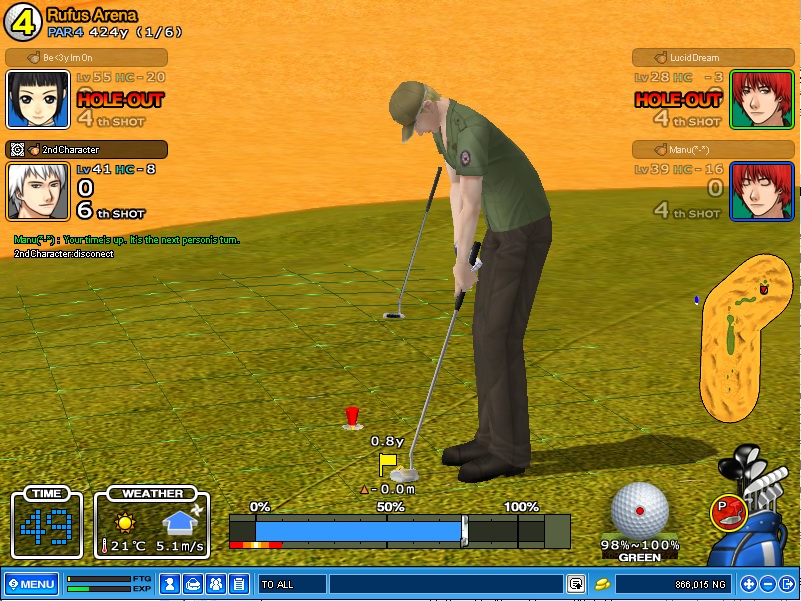801x601 pixels.
Task: Open the TO ALL chat target selector
Action: click(x=292, y=584)
